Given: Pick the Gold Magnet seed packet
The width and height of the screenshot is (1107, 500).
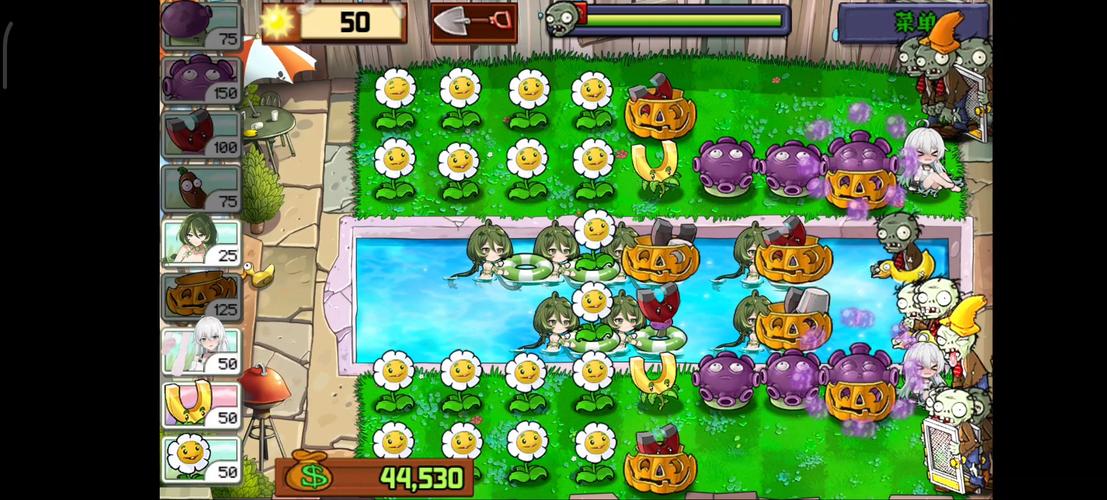Looking at the screenshot, I should pyautogui.click(x=200, y=405).
